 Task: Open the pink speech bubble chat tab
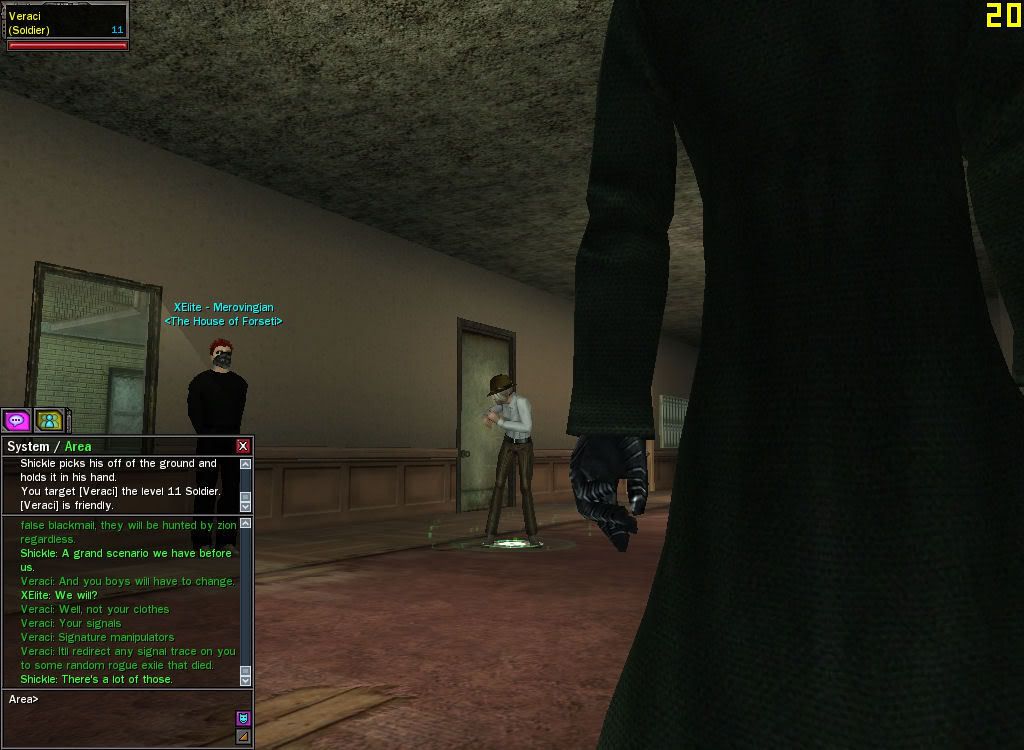[17, 421]
